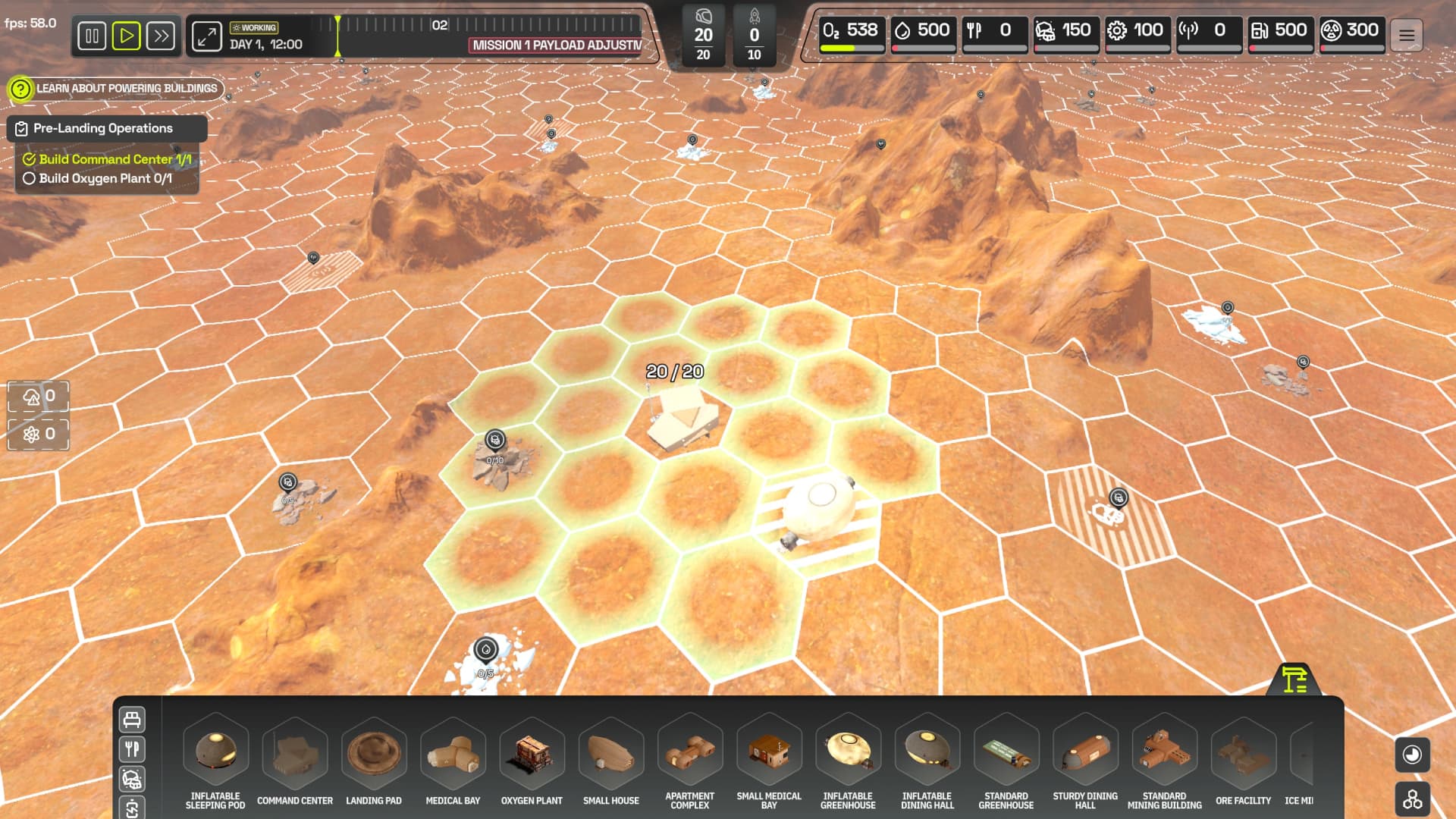This screenshot has width=1456, height=819.
Task: Toggle the Build Oxygen Plant objective checkbox
Action: [30, 179]
